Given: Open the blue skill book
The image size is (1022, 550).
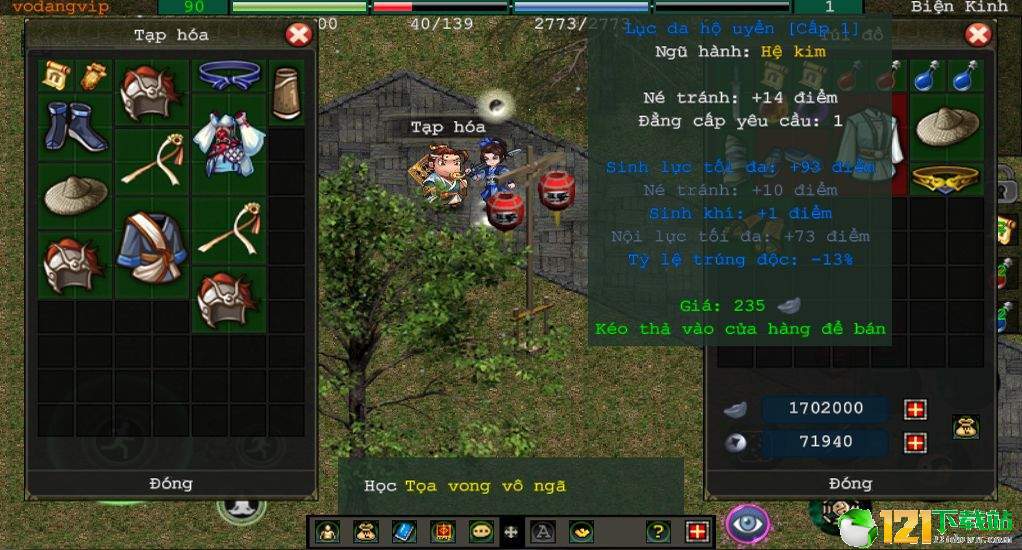Looking at the screenshot, I should (404, 532).
